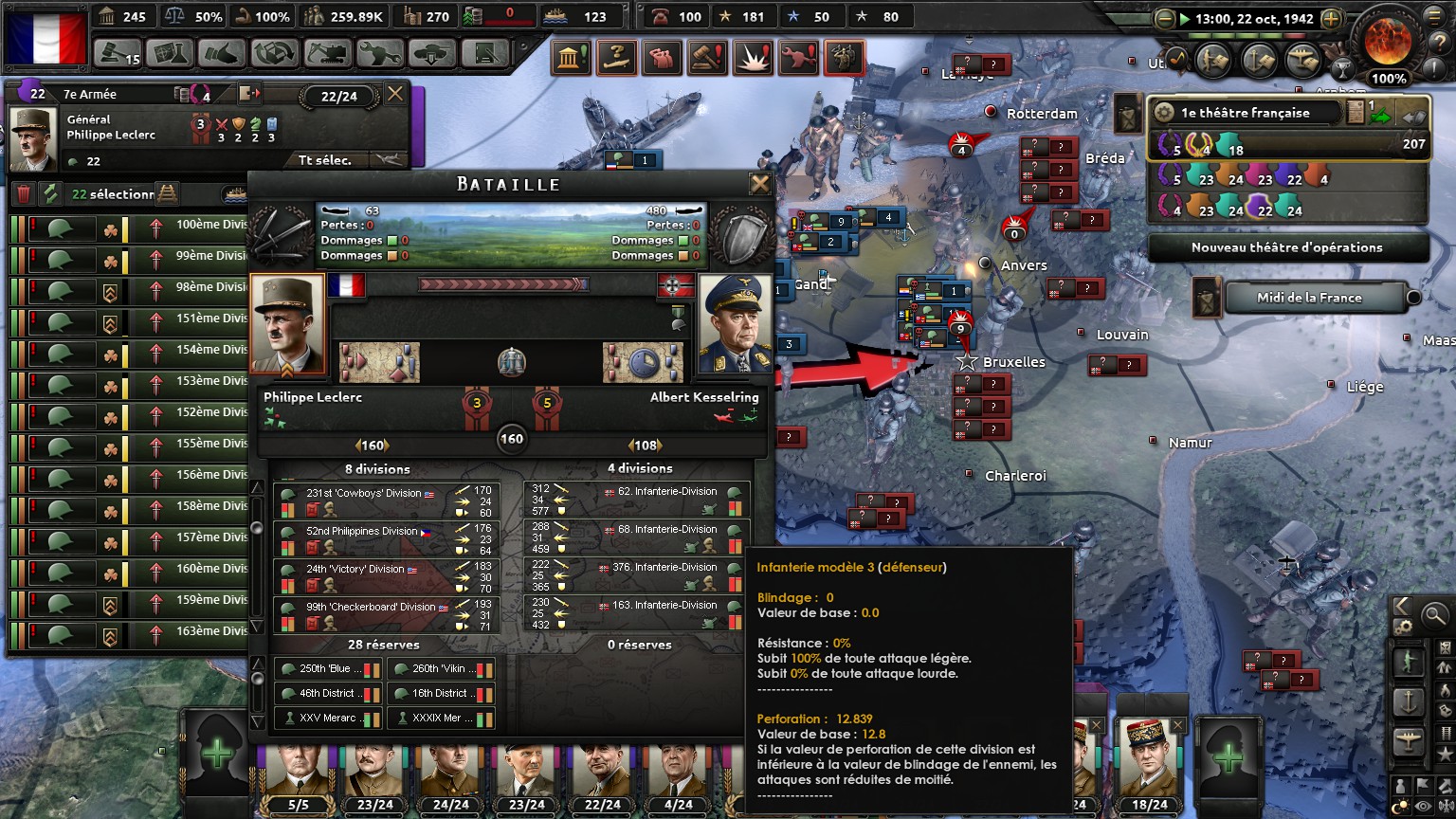
Task: Open the Midi de la France theatre
Action: click(1308, 298)
